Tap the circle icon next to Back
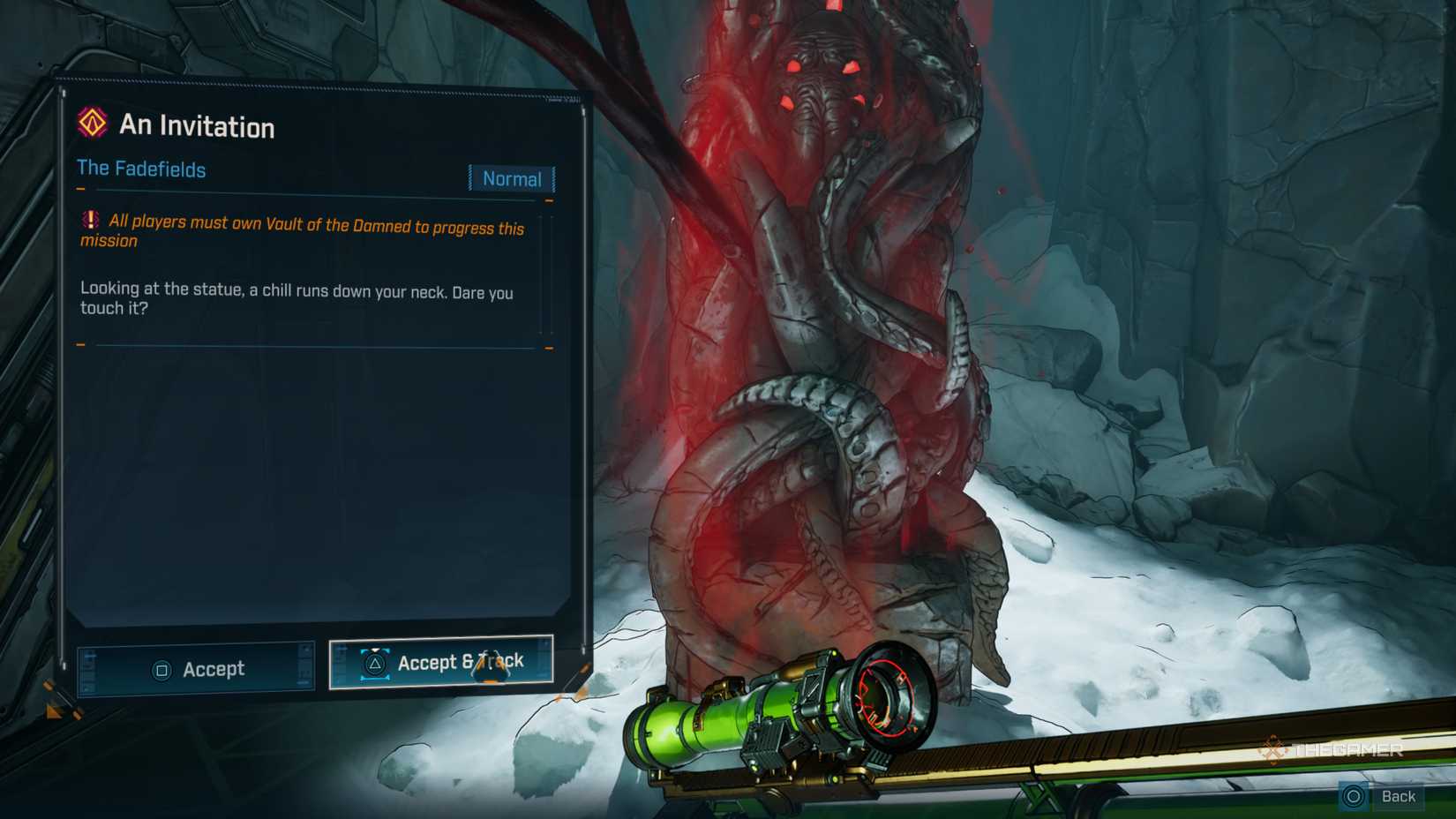 click(x=1353, y=796)
